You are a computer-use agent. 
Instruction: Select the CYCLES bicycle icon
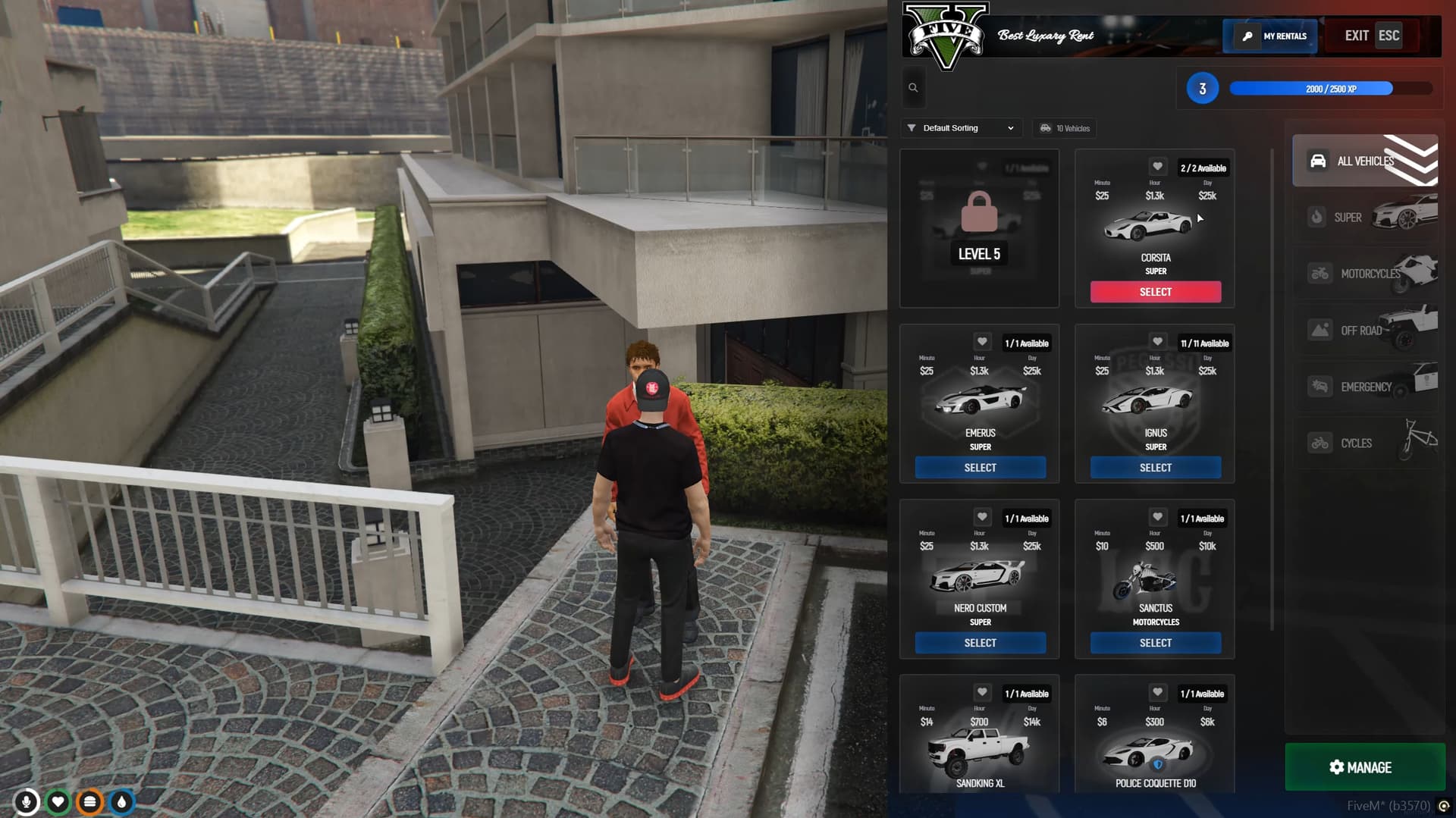[x=1319, y=442]
